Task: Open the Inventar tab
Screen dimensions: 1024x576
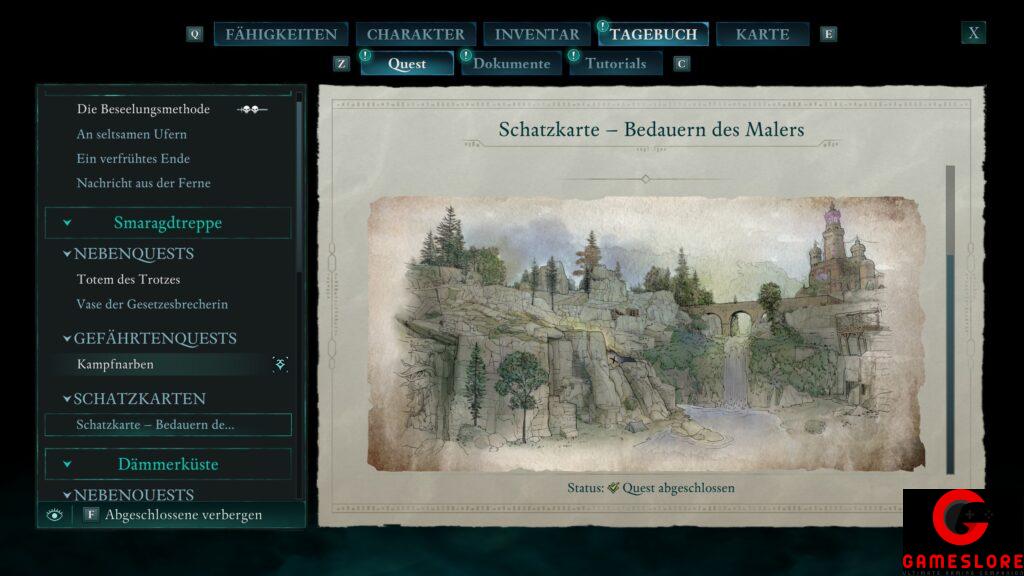Action: tap(537, 34)
